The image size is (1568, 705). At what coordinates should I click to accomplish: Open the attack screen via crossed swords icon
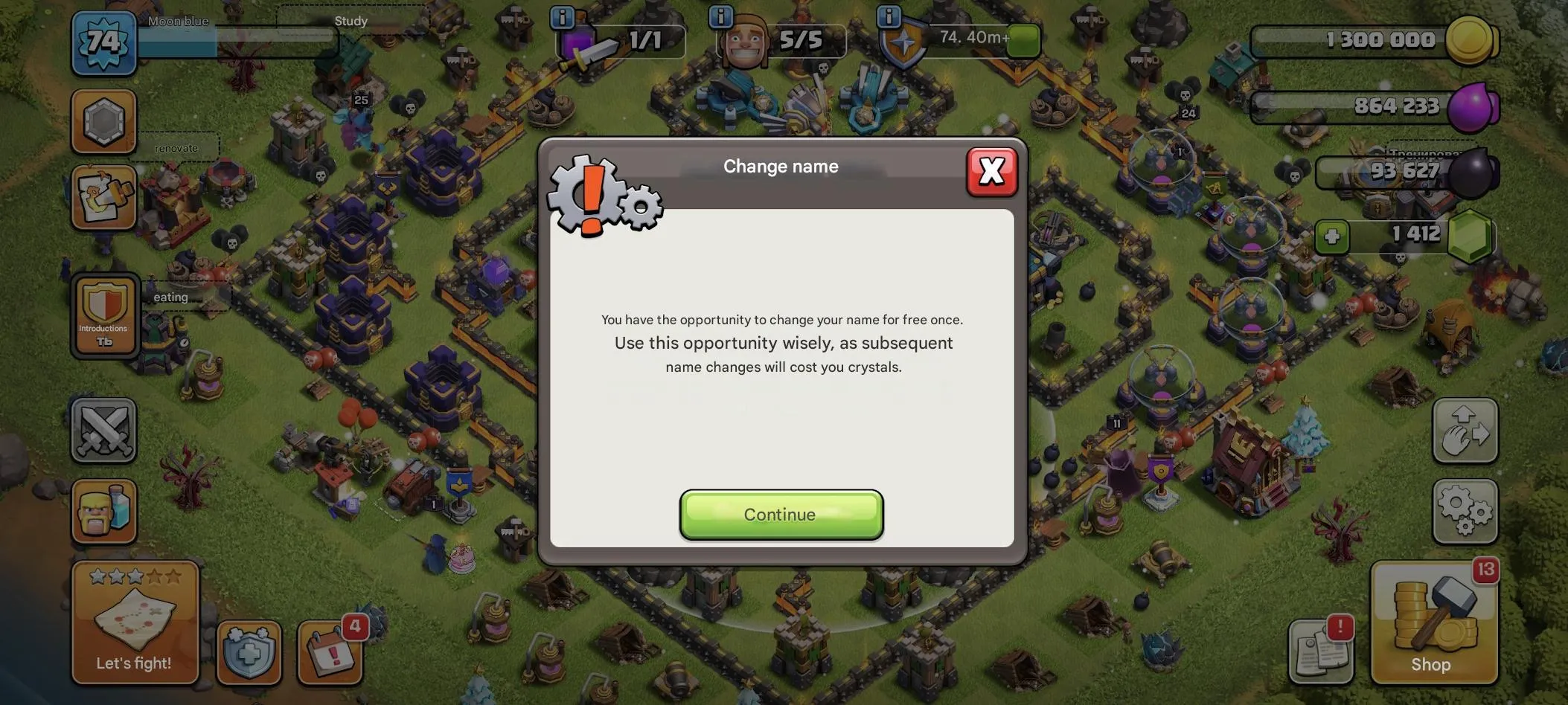tap(103, 430)
